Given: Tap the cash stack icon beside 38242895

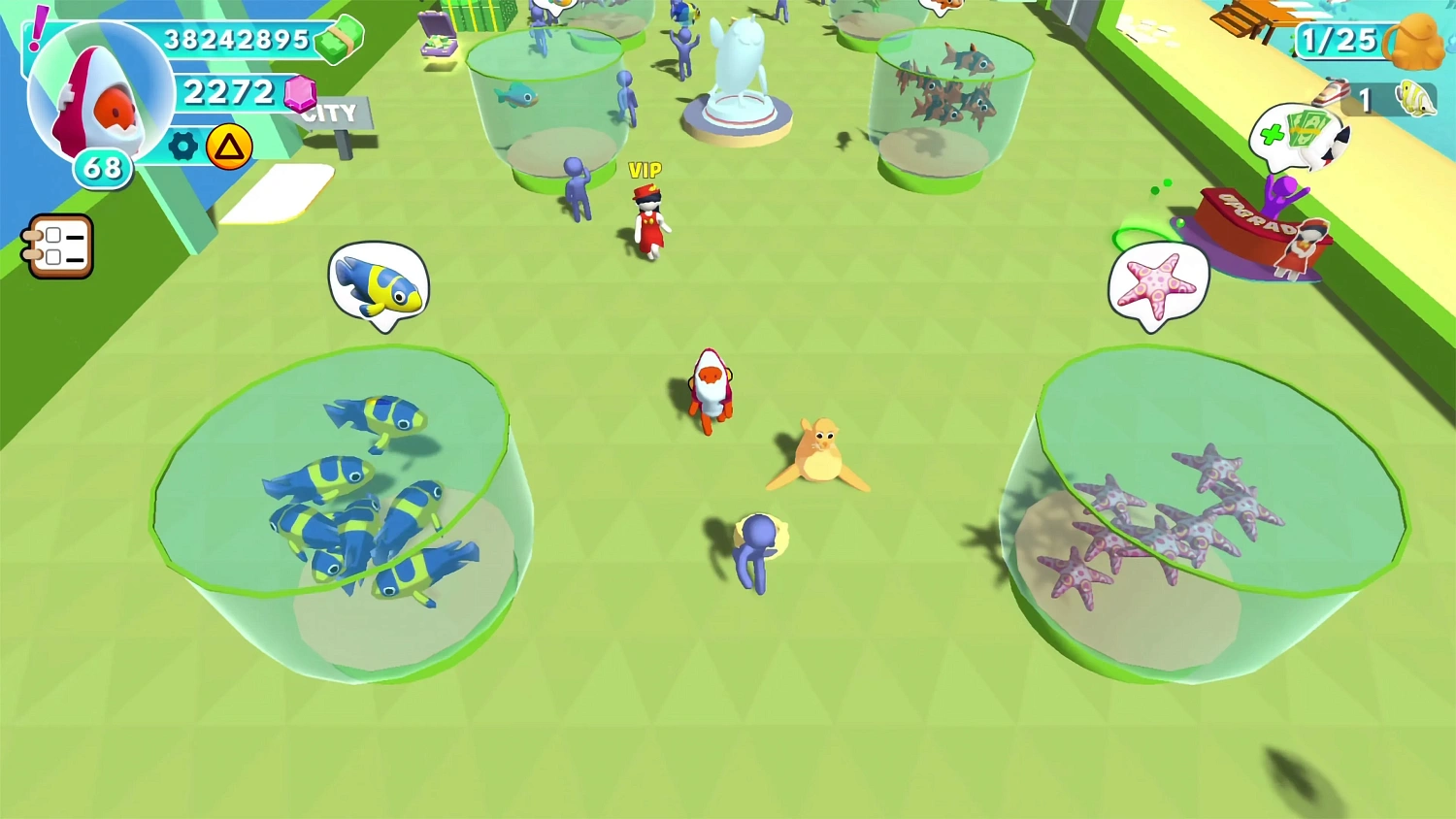Looking at the screenshot, I should point(339,40).
